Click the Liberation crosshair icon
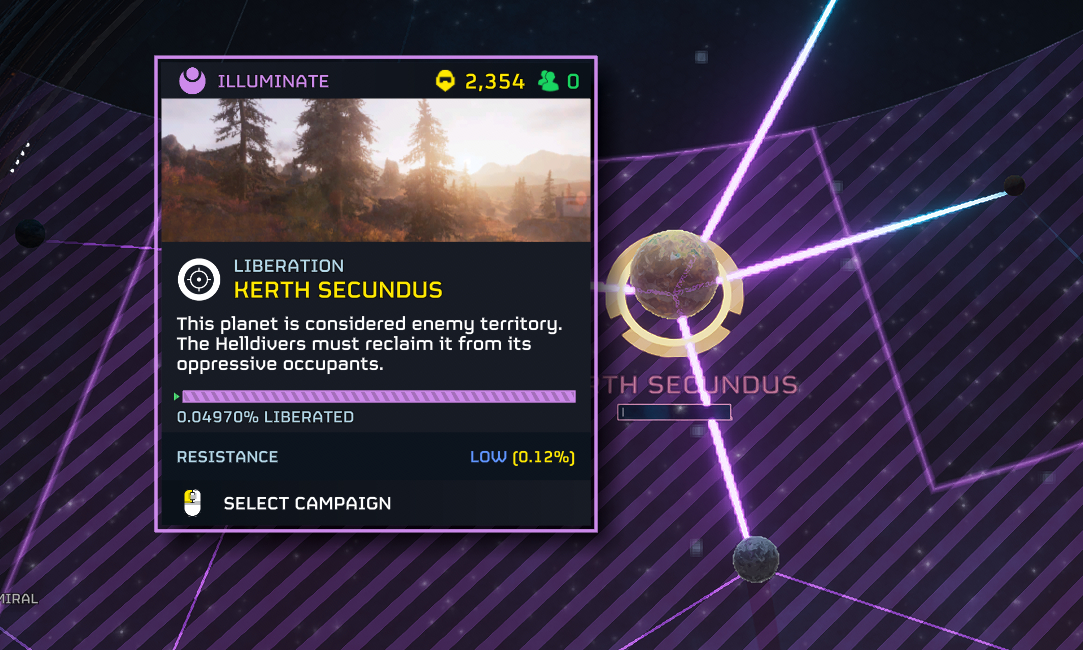Screen dimensions: 1083x650 point(199,279)
